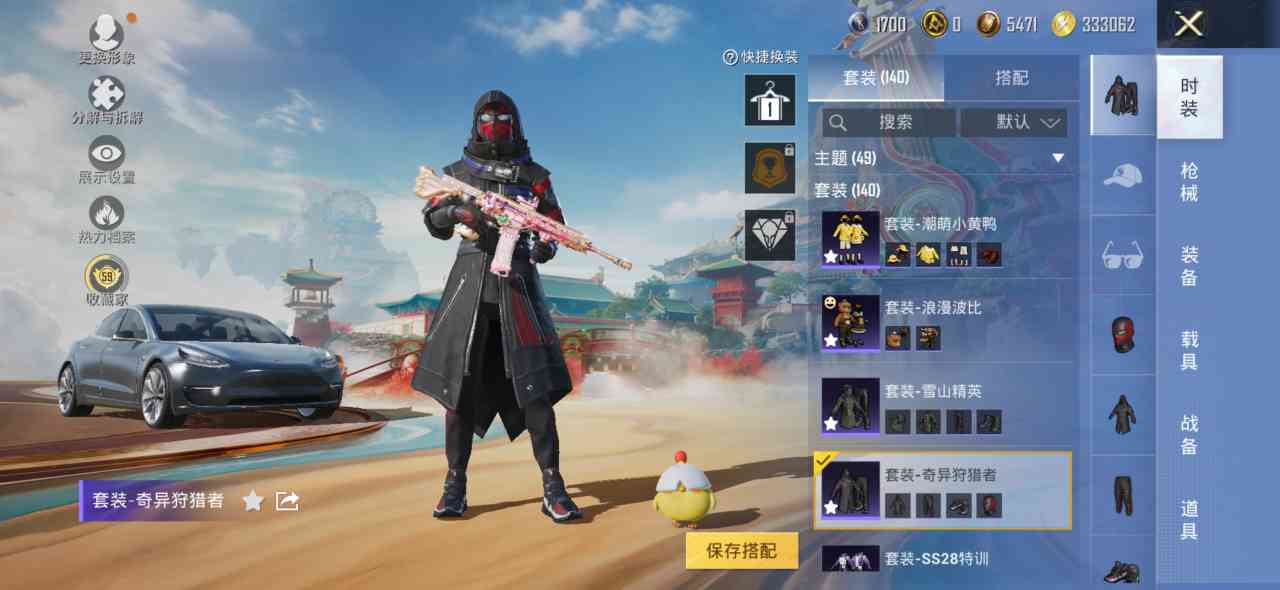Open the 枪械 category
1280x590 pixels.
click(x=1189, y=182)
